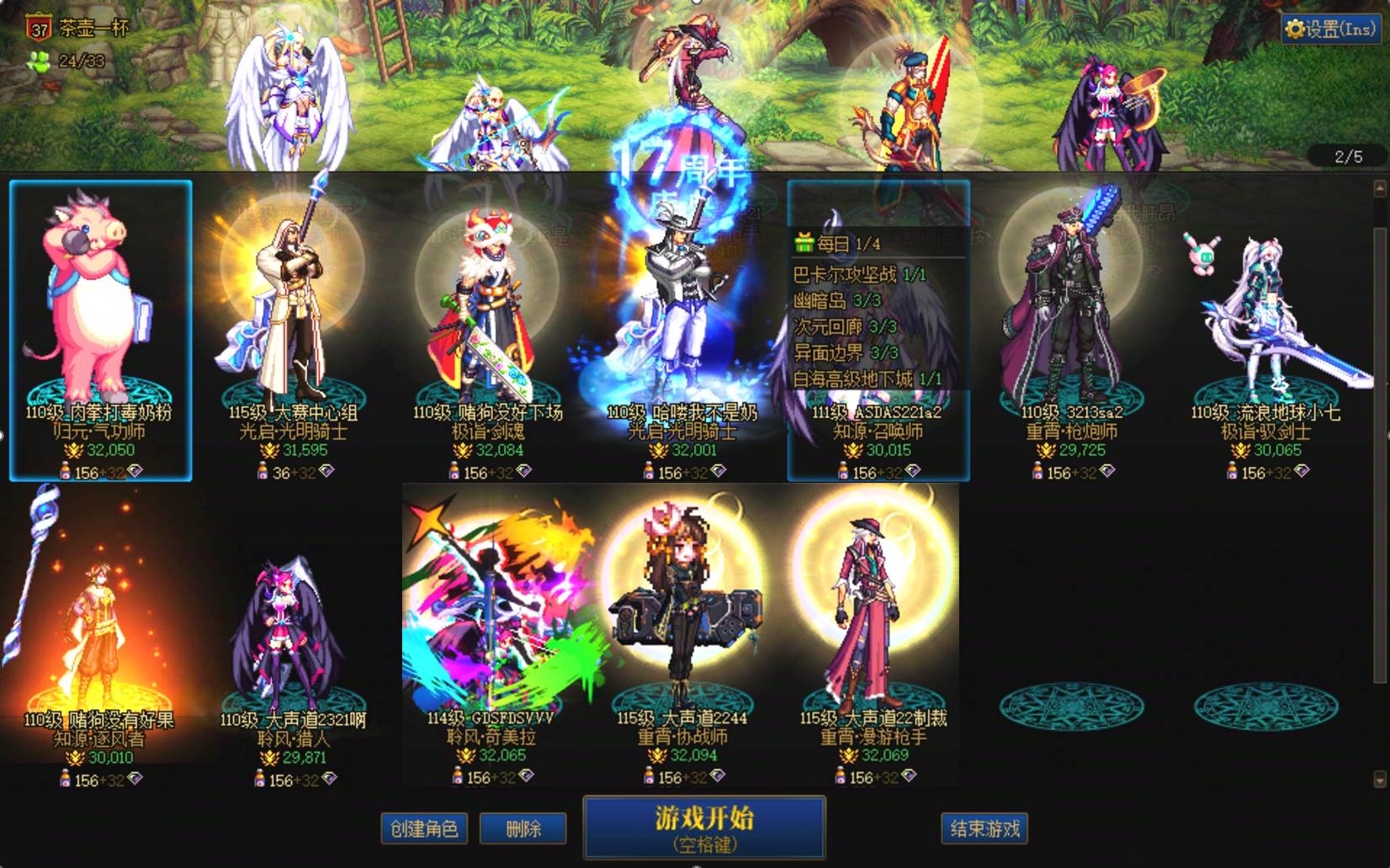Click the 结束游戏 end game button
1390x868 pixels.
pos(983,828)
